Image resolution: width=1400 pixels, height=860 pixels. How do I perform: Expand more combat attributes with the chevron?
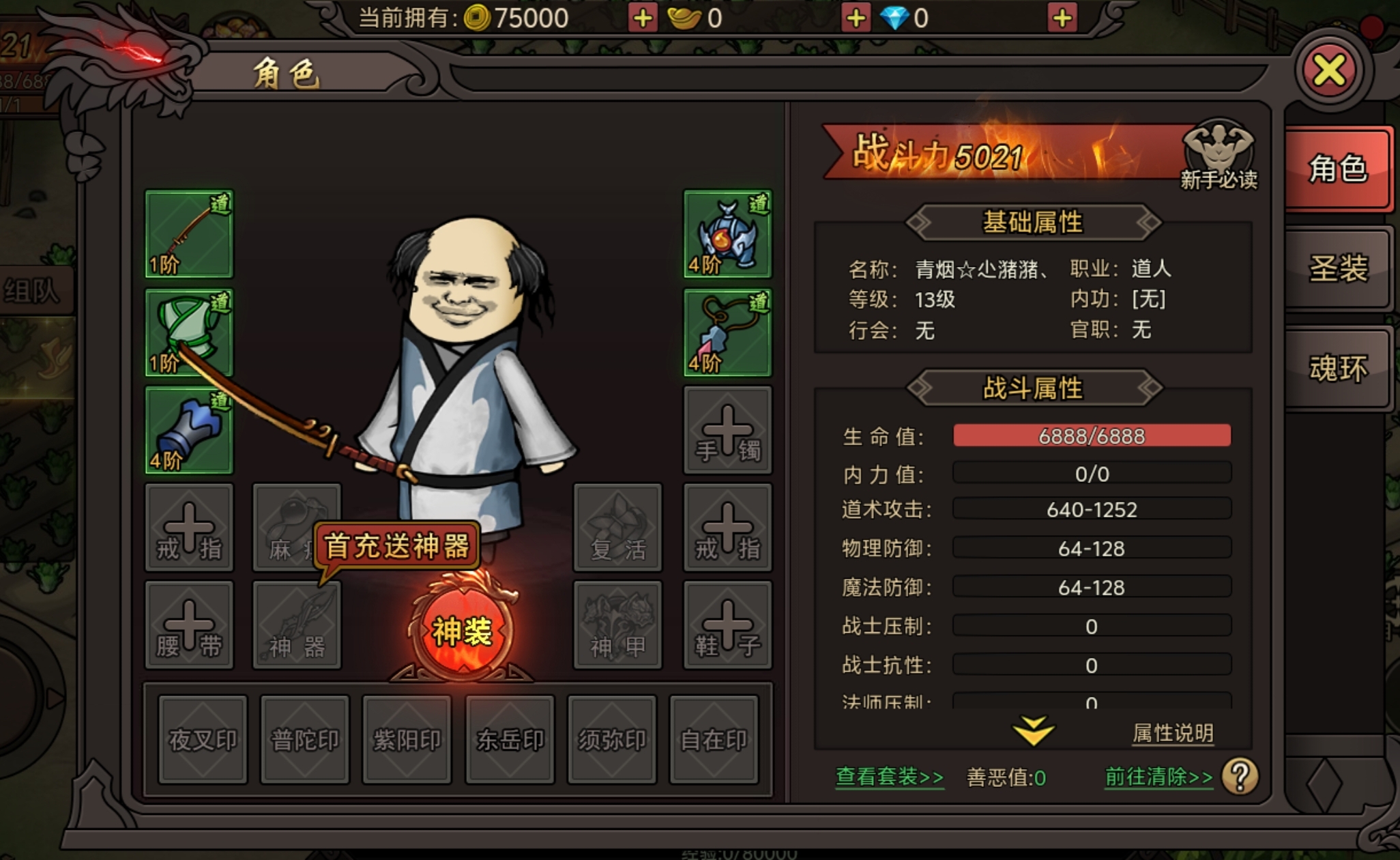pos(1033,729)
